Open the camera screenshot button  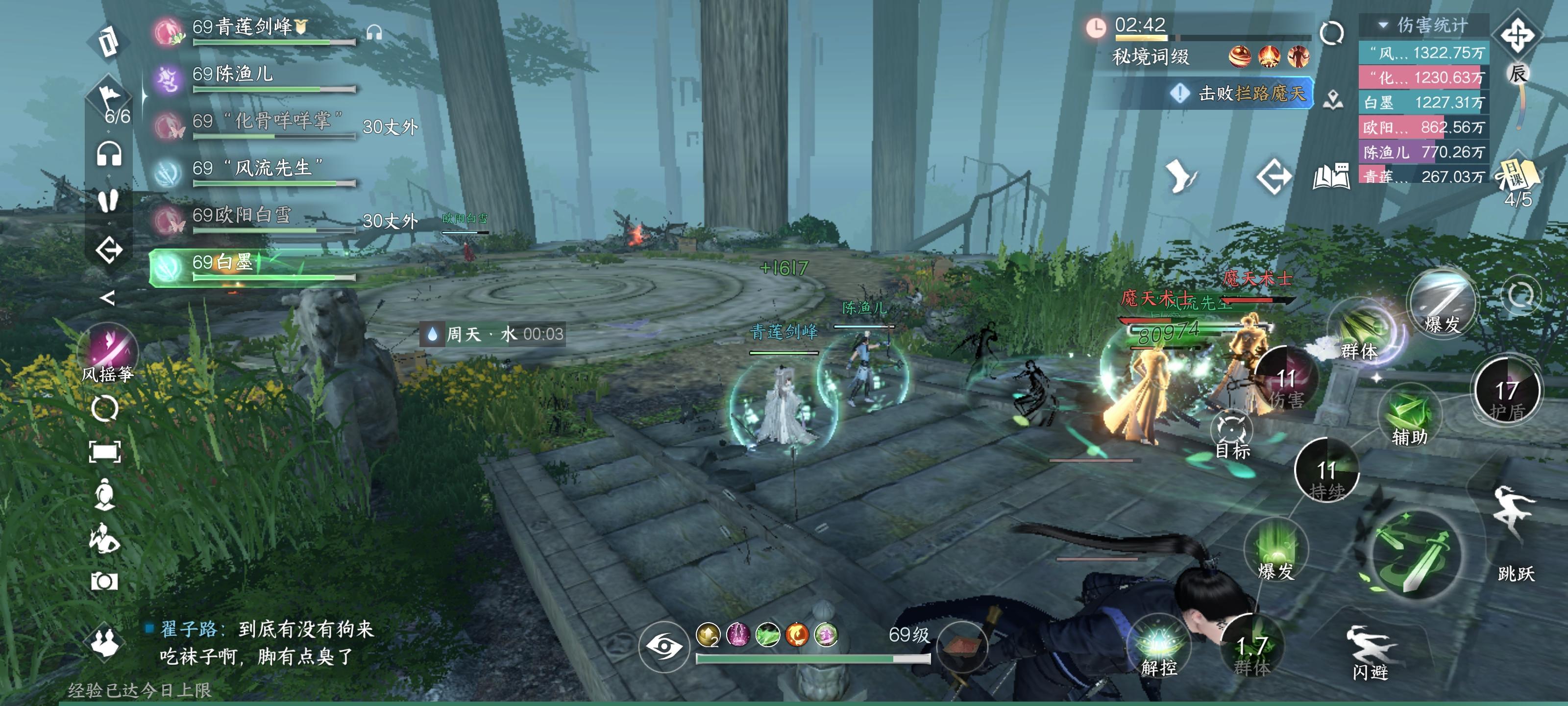click(104, 580)
